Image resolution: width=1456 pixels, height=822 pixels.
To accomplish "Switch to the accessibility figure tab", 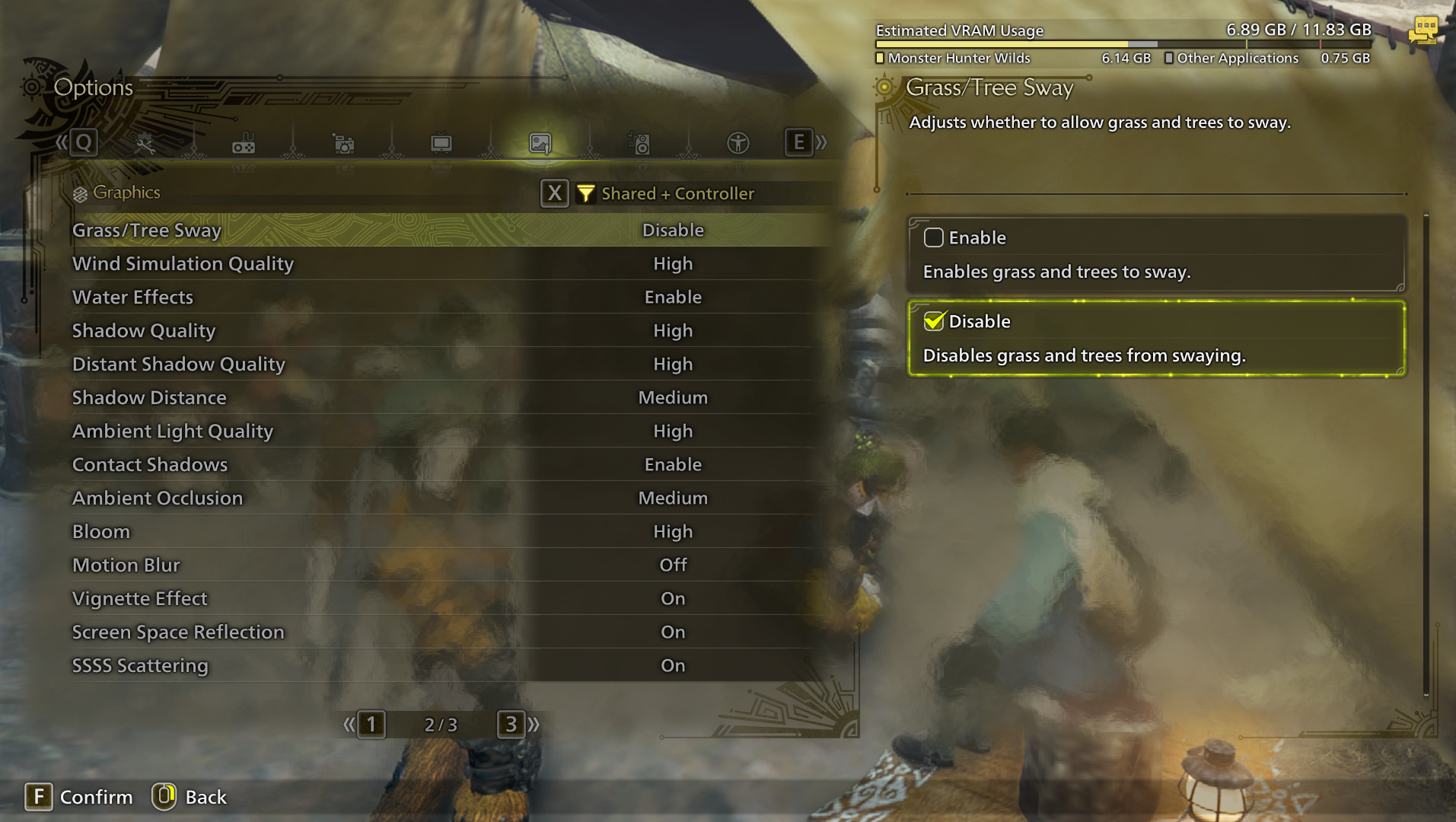I will pyautogui.click(x=738, y=143).
